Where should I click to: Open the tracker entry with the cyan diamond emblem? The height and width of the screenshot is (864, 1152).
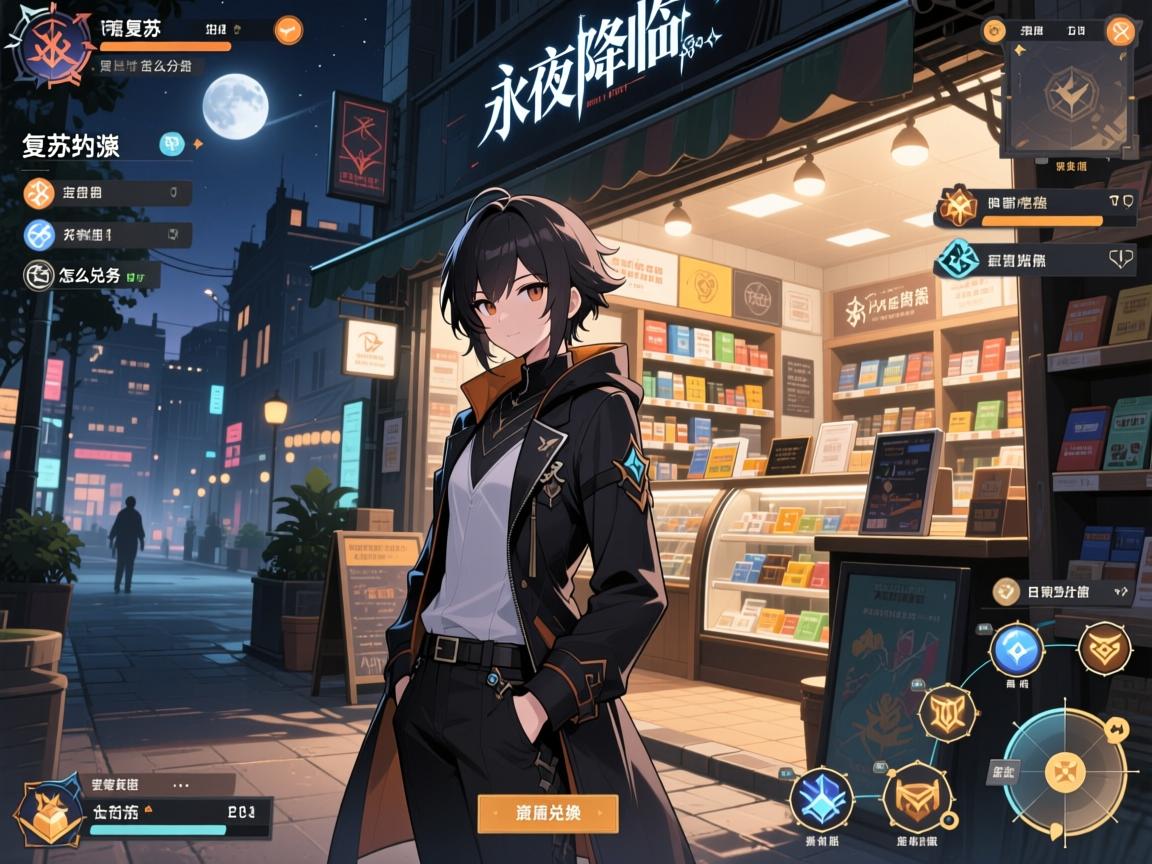coord(1035,261)
